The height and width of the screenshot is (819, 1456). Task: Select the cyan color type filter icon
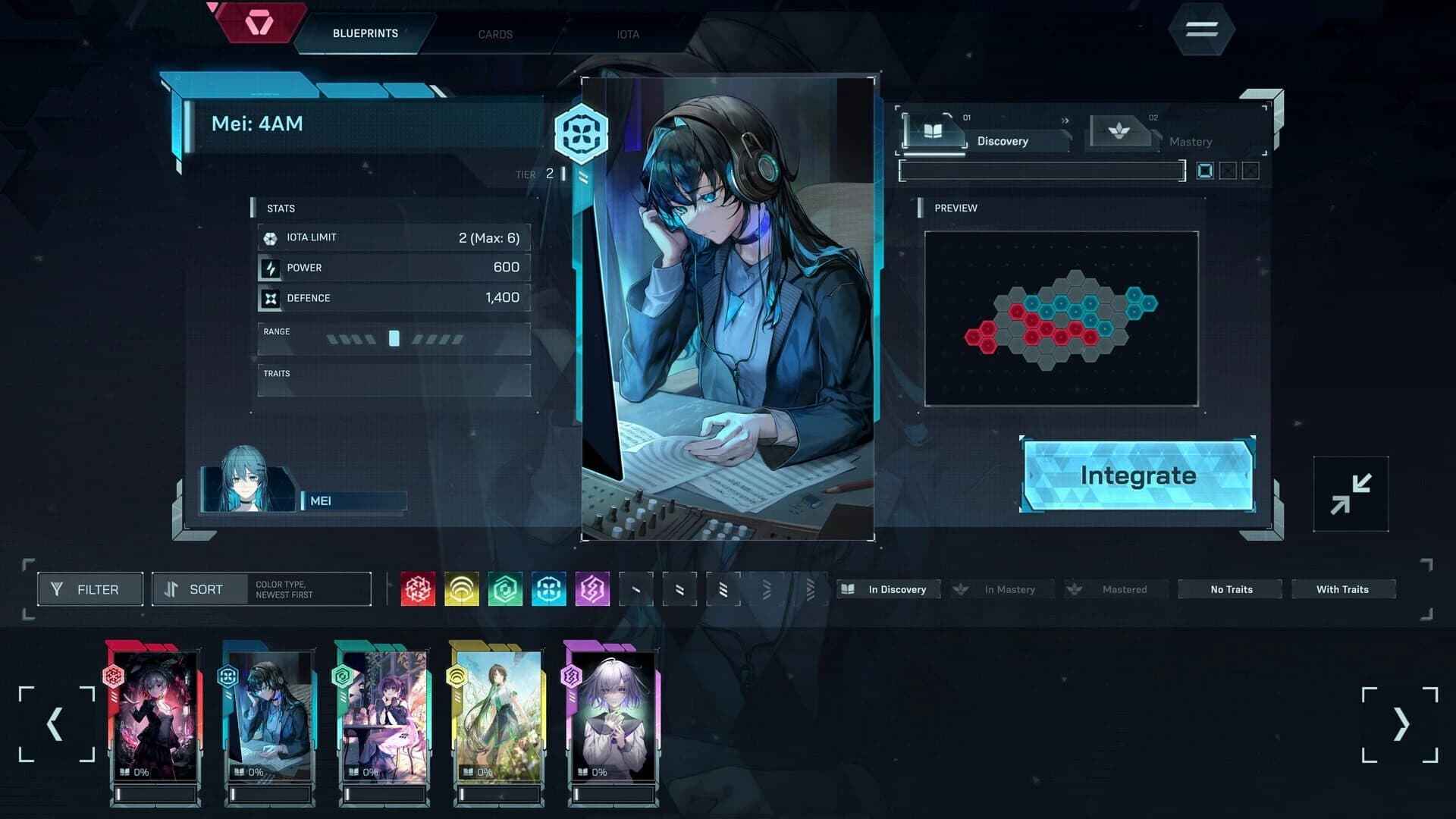[550, 588]
